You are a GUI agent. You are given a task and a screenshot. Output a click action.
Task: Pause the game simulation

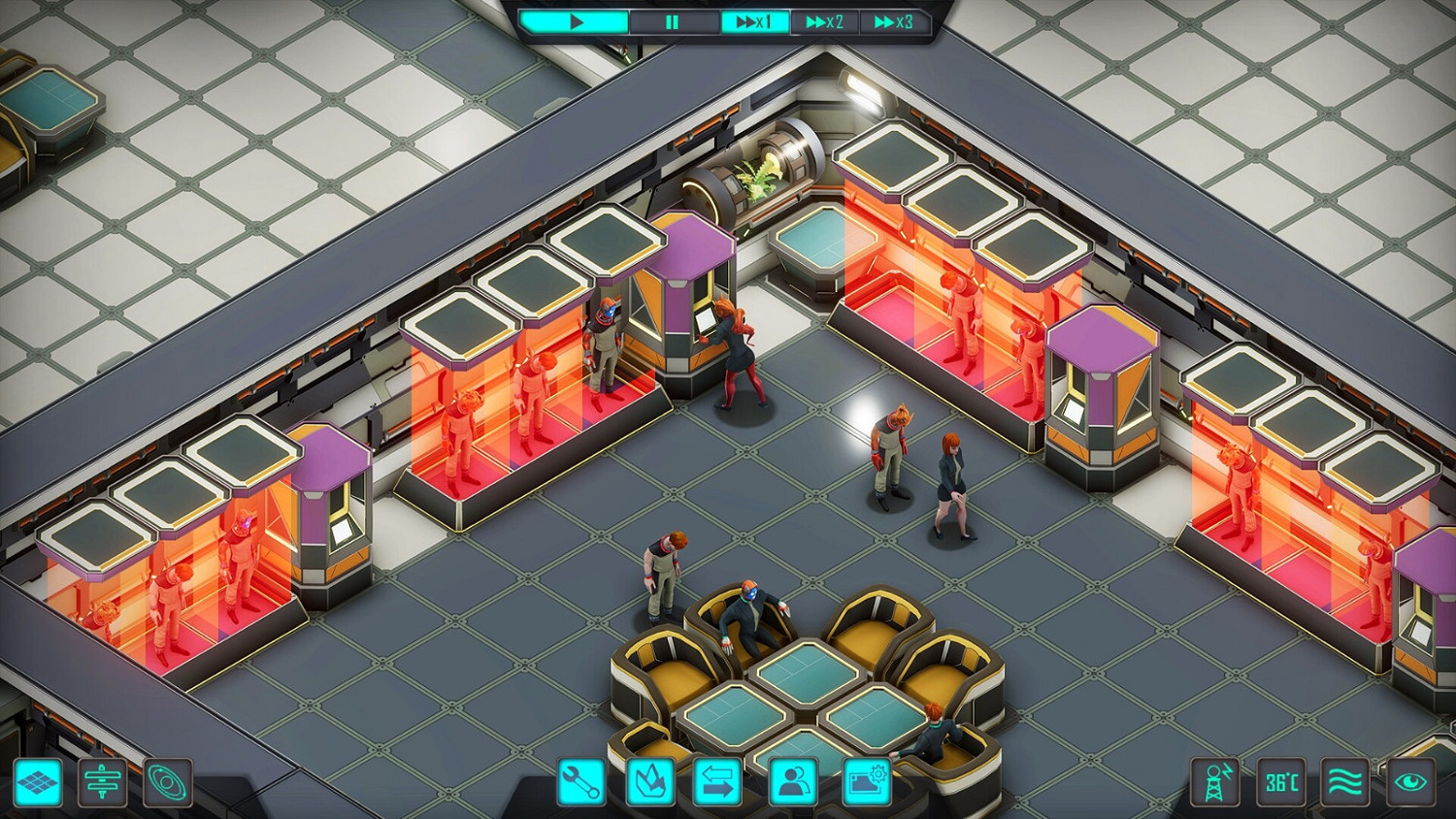(x=671, y=21)
